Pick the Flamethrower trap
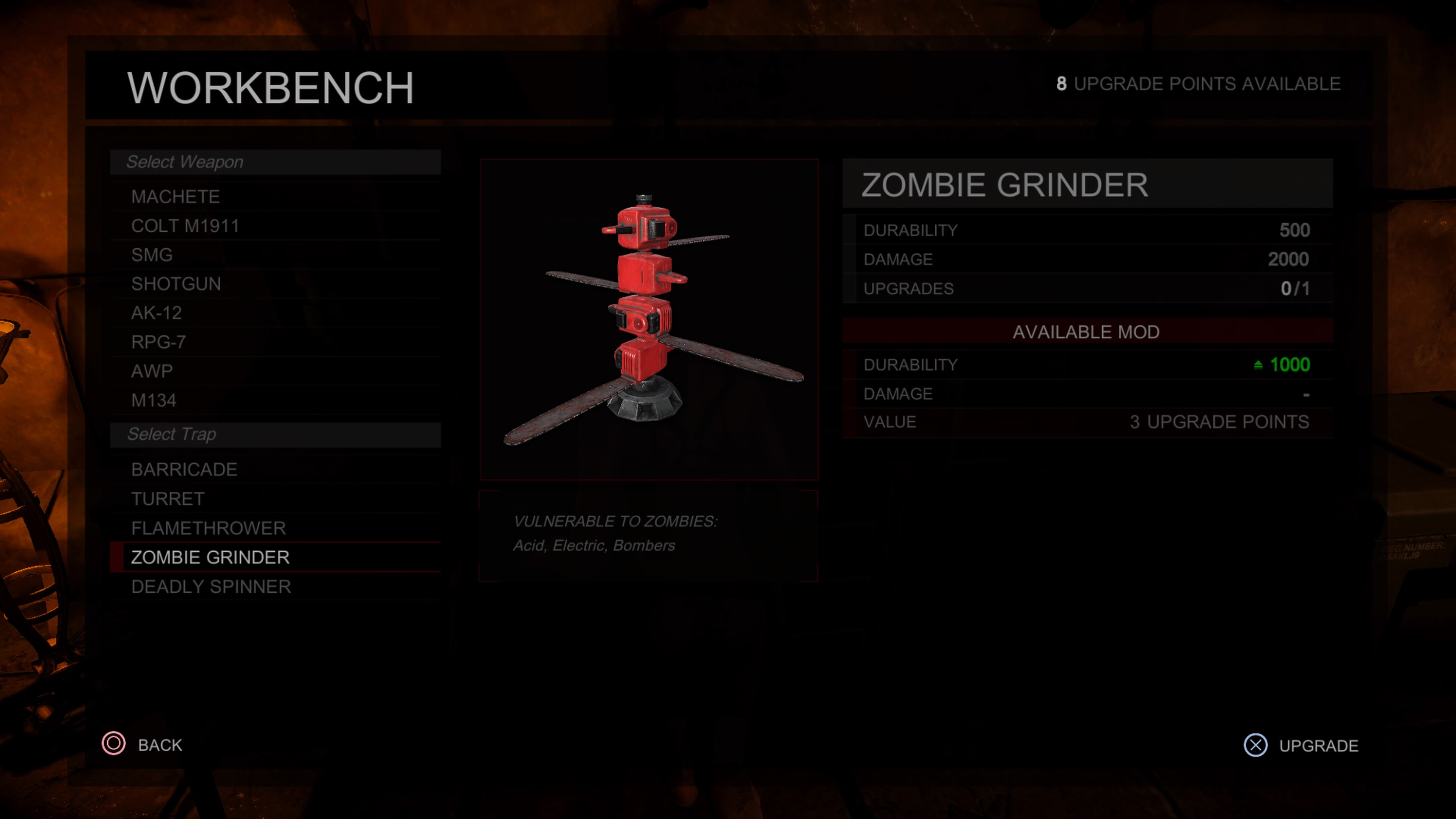The height and width of the screenshot is (819, 1456). coord(209,529)
